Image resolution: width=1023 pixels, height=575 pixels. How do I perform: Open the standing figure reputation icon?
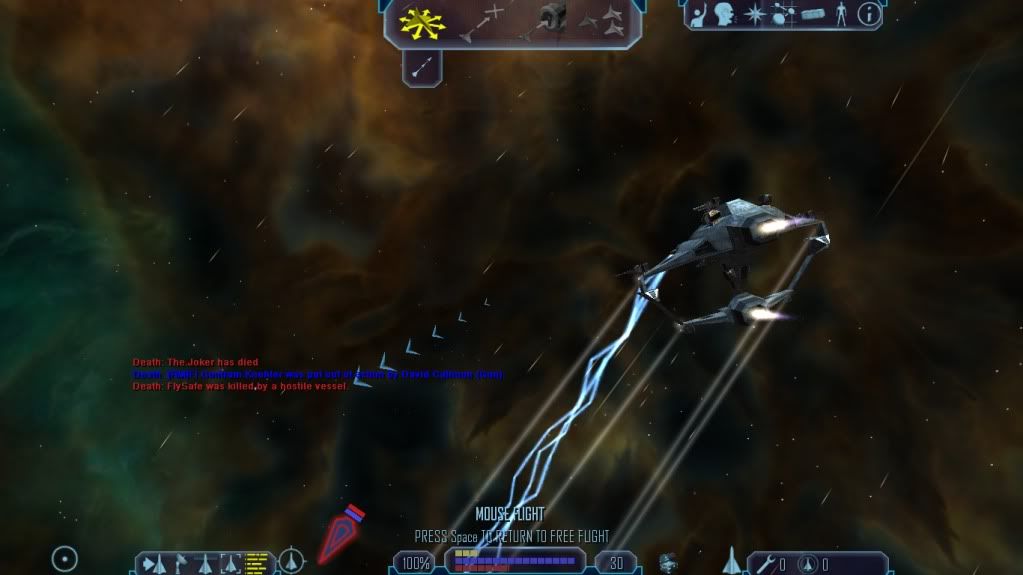tap(840, 14)
